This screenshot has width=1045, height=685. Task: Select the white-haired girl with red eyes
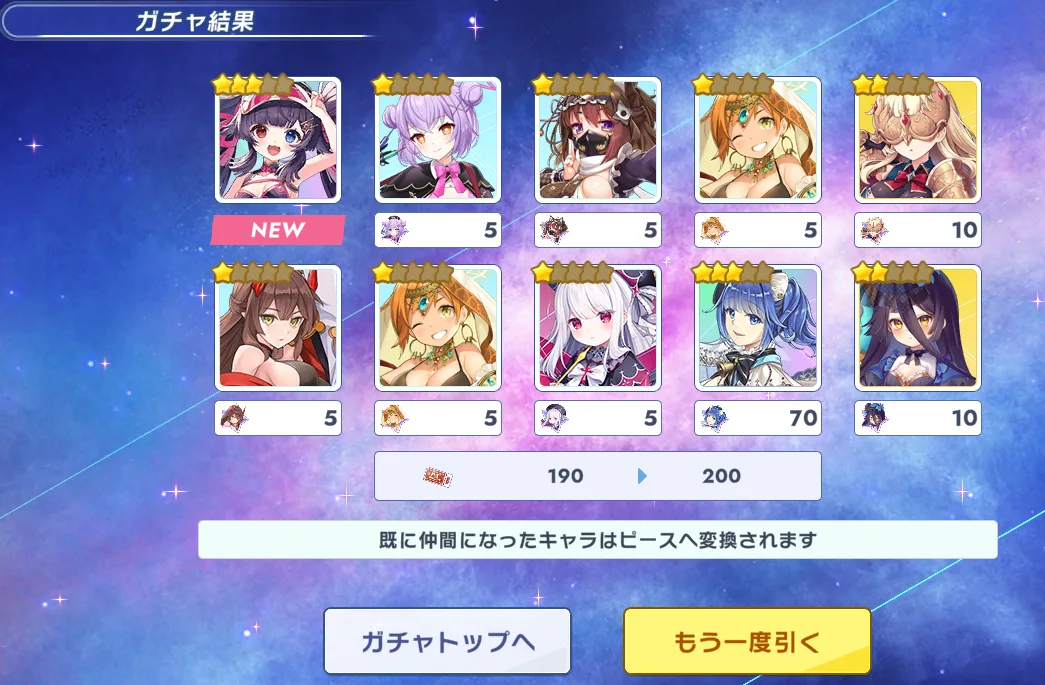598,328
